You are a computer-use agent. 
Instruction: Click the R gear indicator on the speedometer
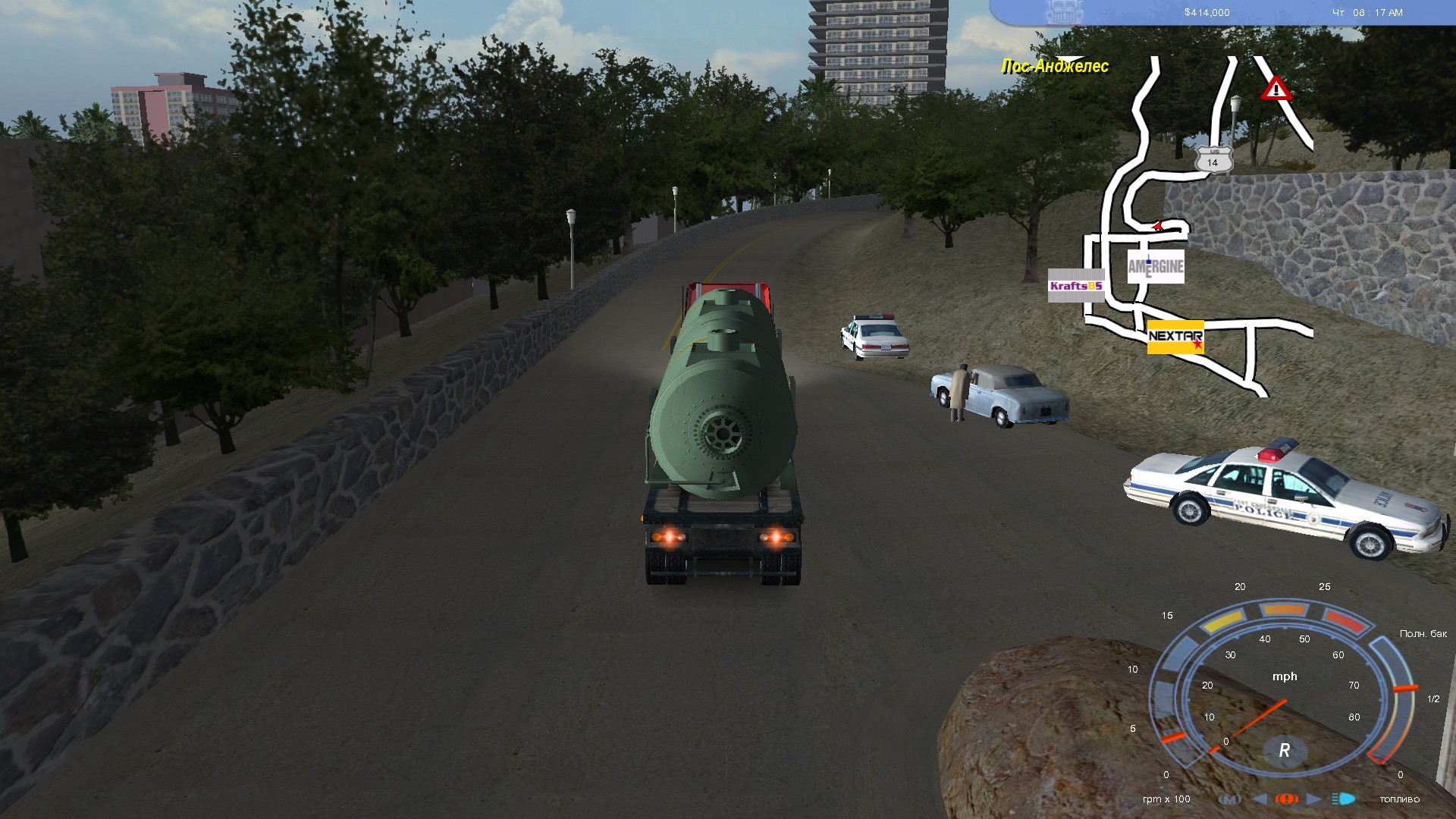1284,750
